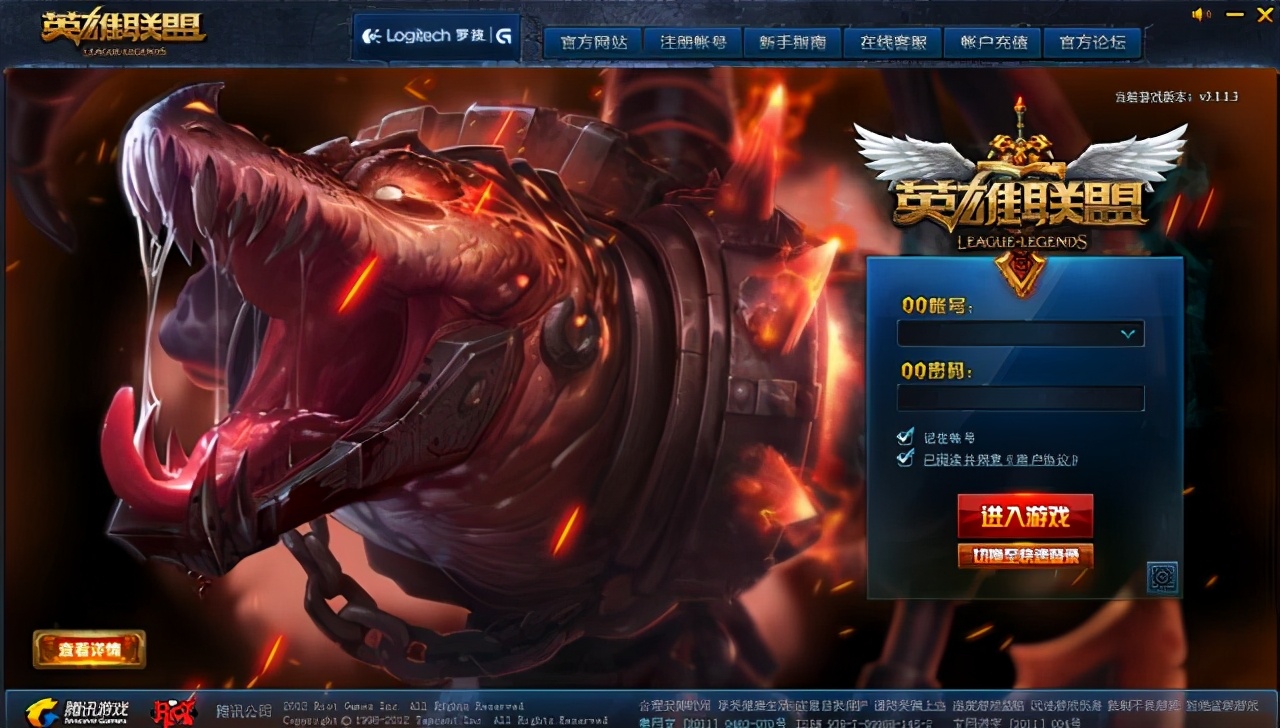Click inside the QQ密码 password field
This screenshot has width=1280, height=728.
[x=1020, y=398]
